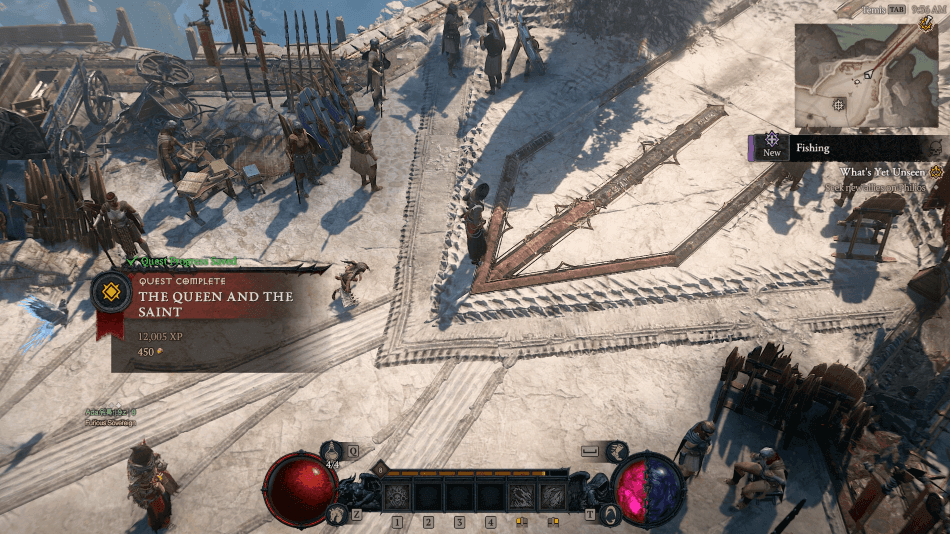Open the town portal swirl icon
Image resolution: width=950 pixels, height=534 pixels.
click(613, 514)
